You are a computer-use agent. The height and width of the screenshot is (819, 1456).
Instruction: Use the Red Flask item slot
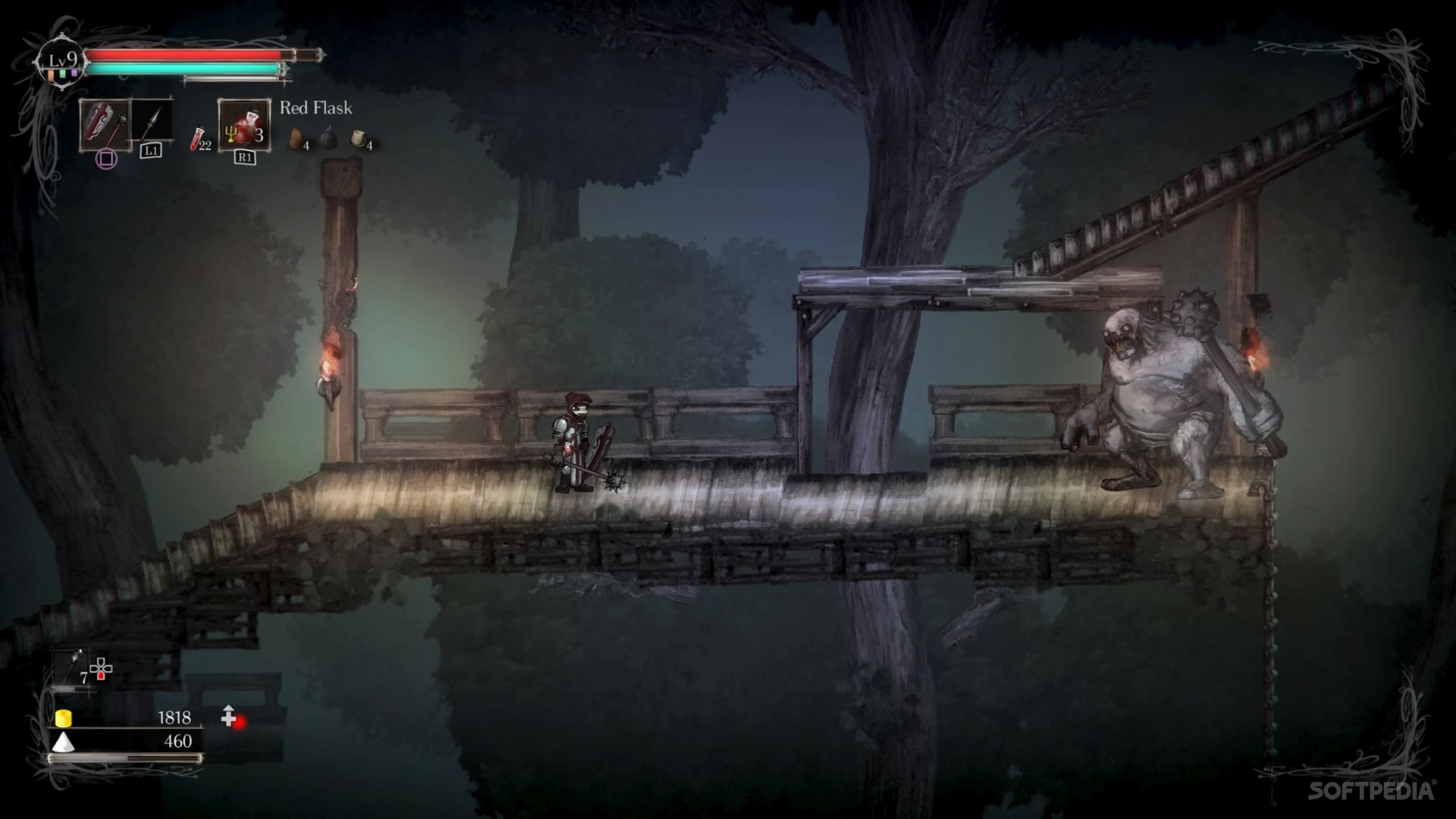point(244,126)
